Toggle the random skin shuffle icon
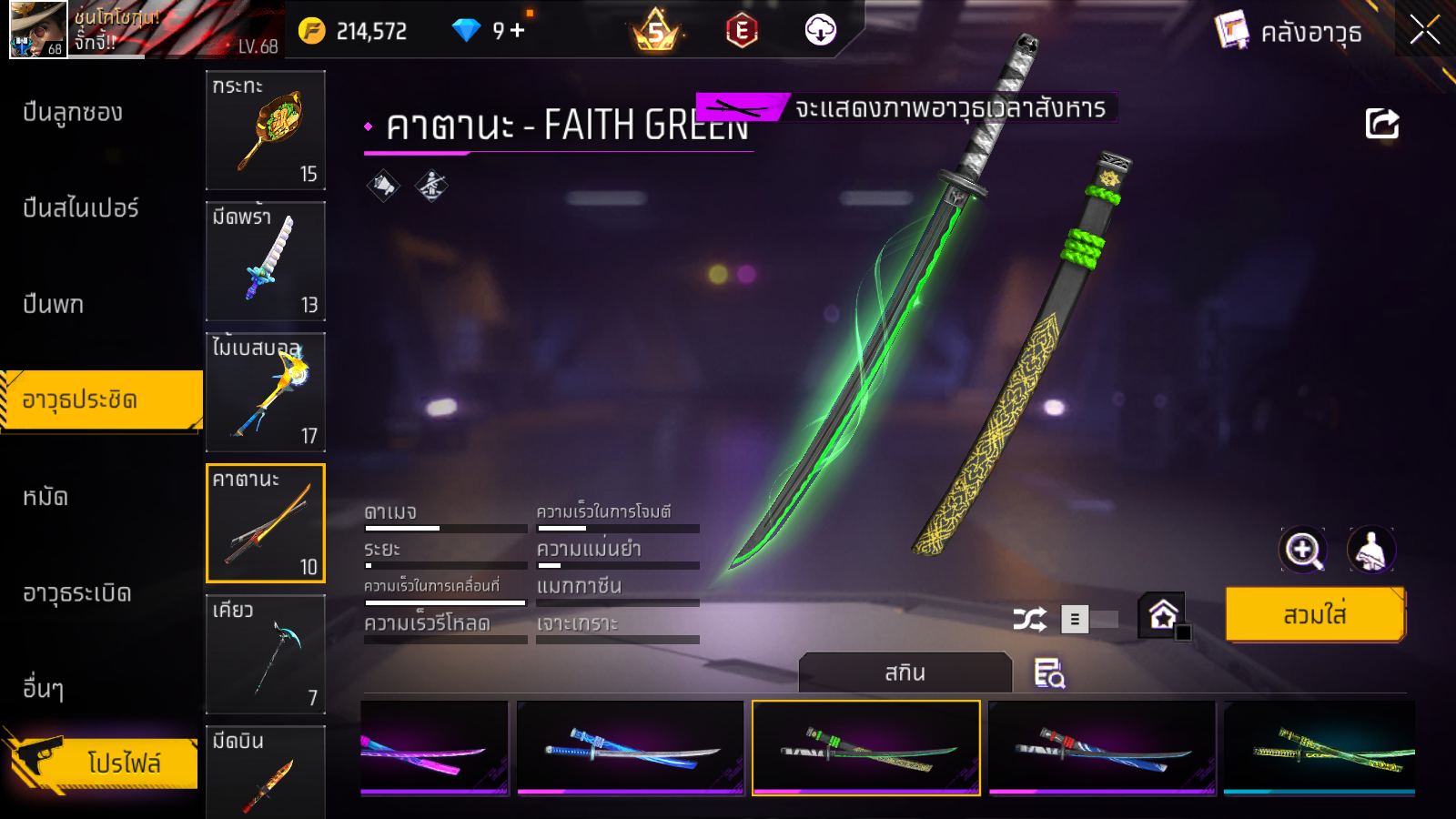The image size is (1456, 819). tap(1029, 620)
